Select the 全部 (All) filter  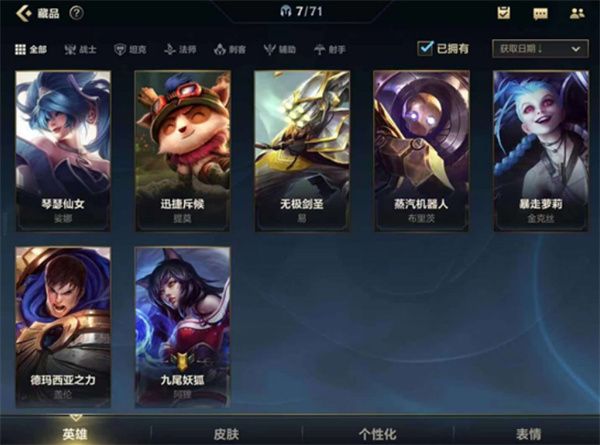(x=31, y=49)
